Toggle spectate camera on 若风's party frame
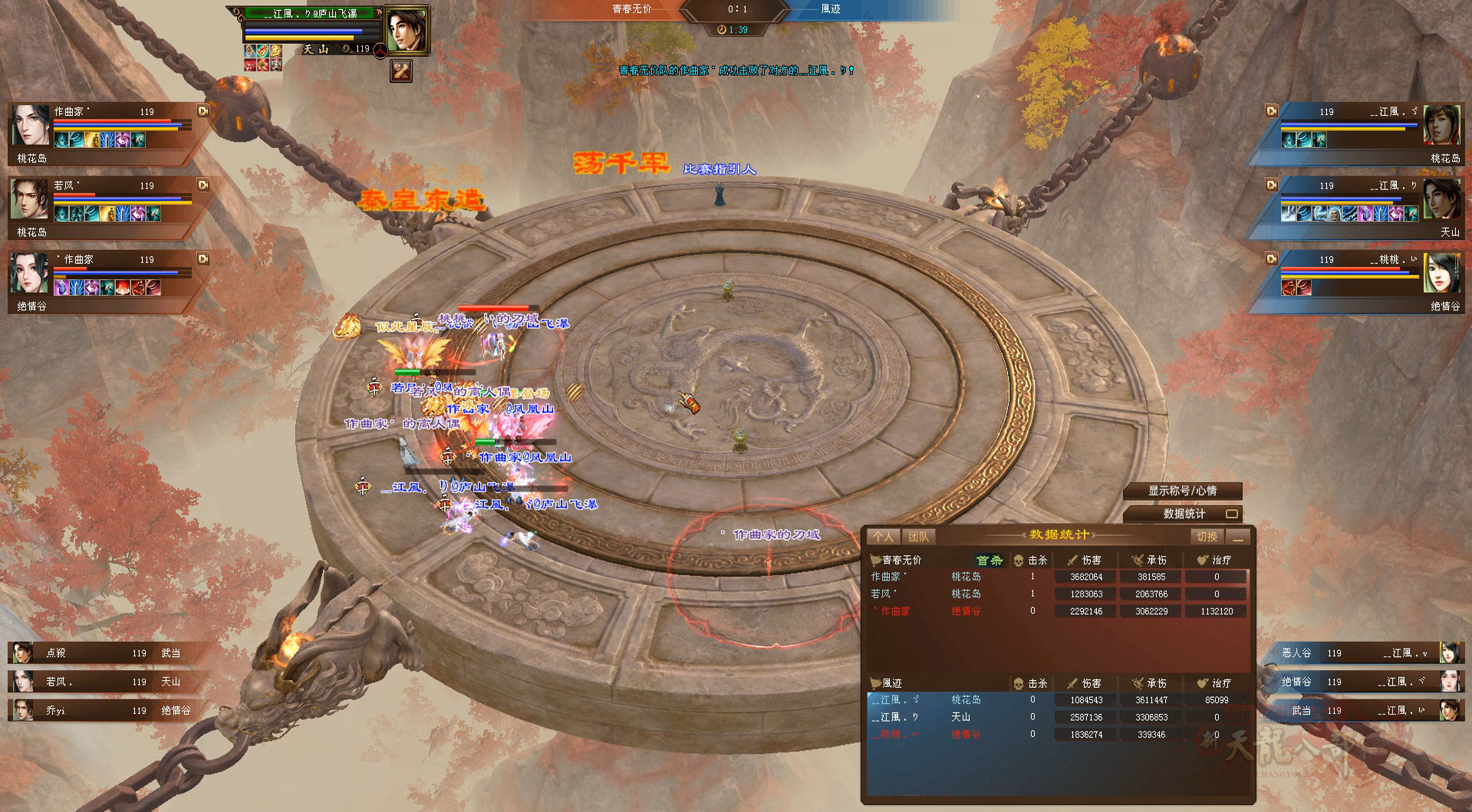 pos(202,185)
